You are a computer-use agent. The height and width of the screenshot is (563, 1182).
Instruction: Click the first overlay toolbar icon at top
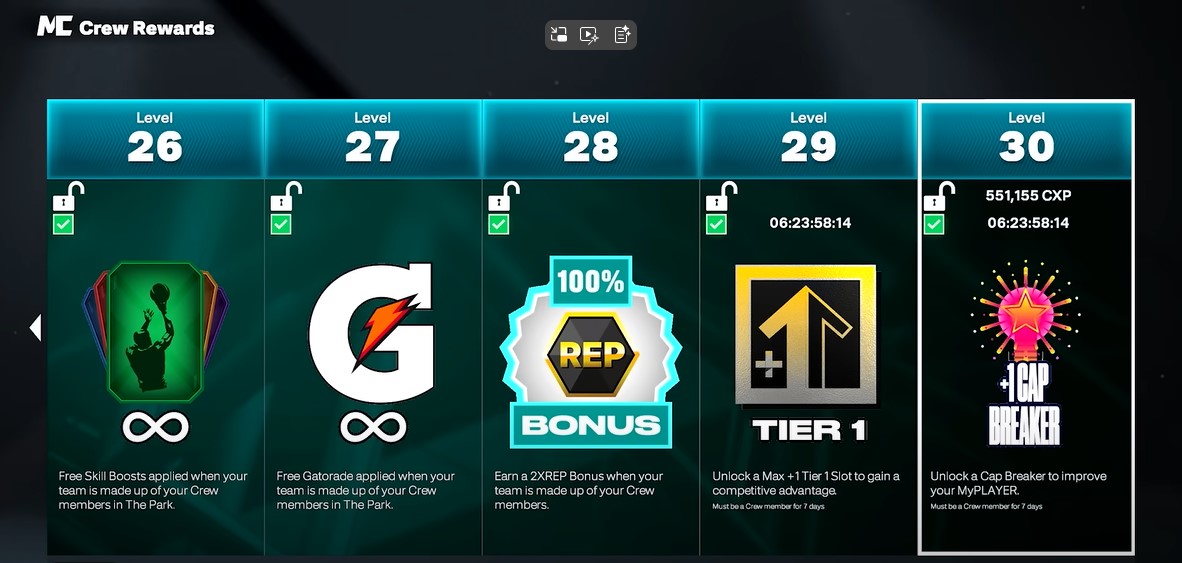coord(559,35)
